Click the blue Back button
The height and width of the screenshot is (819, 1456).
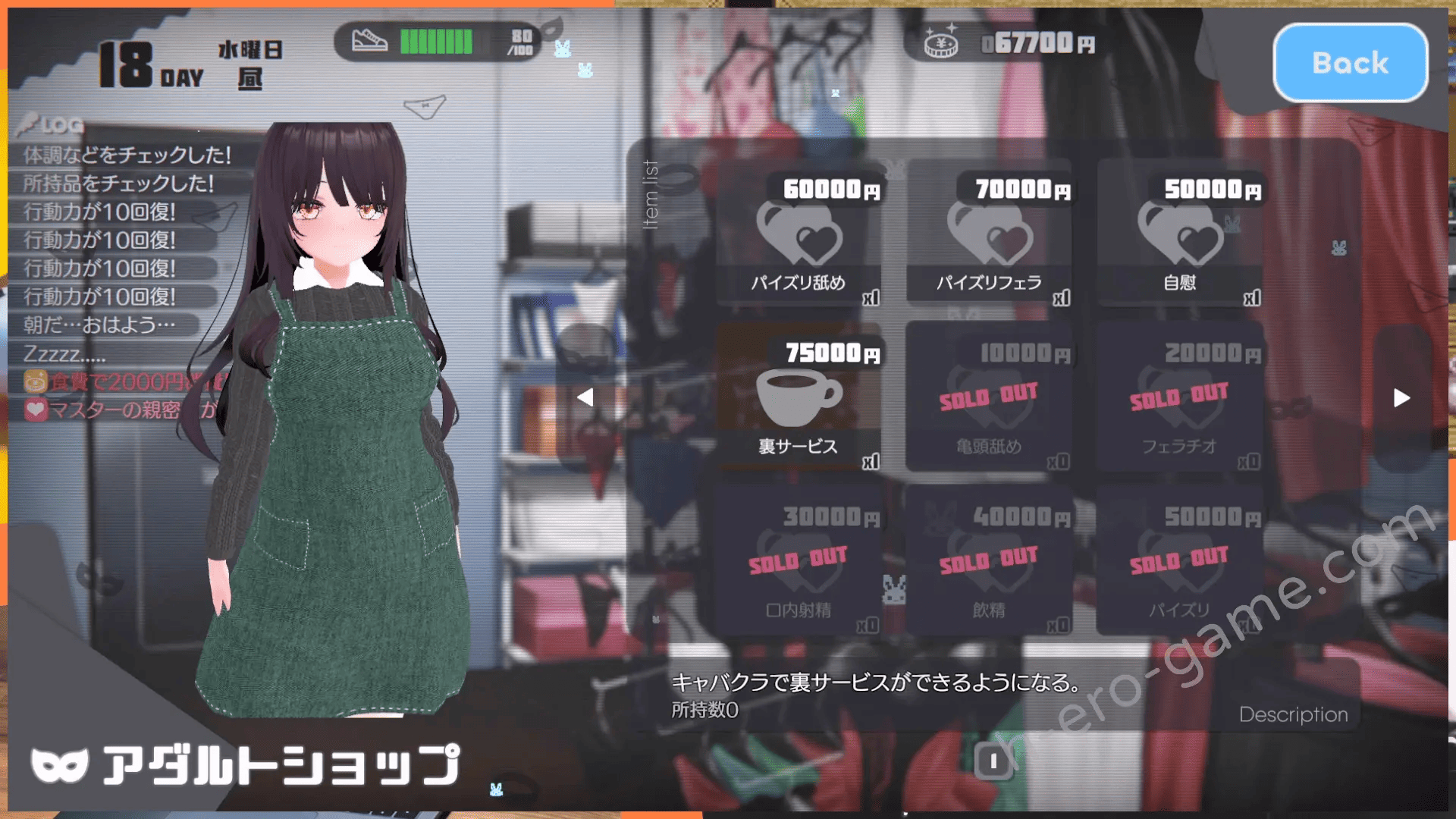[x=1350, y=63]
